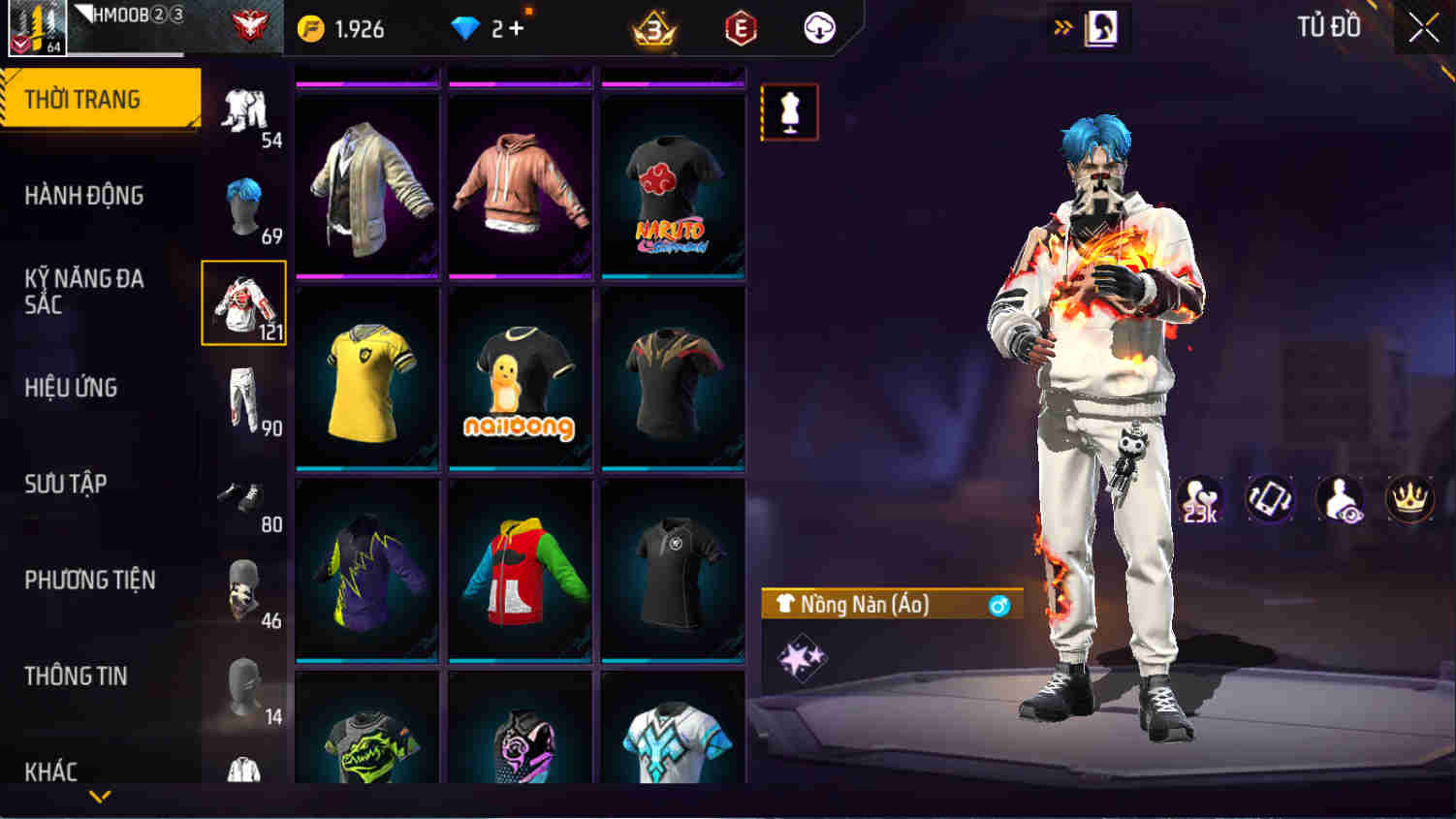The width and height of the screenshot is (1456, 819).
Task: Select the mannequin outfit icon above the character
Action: (788, 111)
